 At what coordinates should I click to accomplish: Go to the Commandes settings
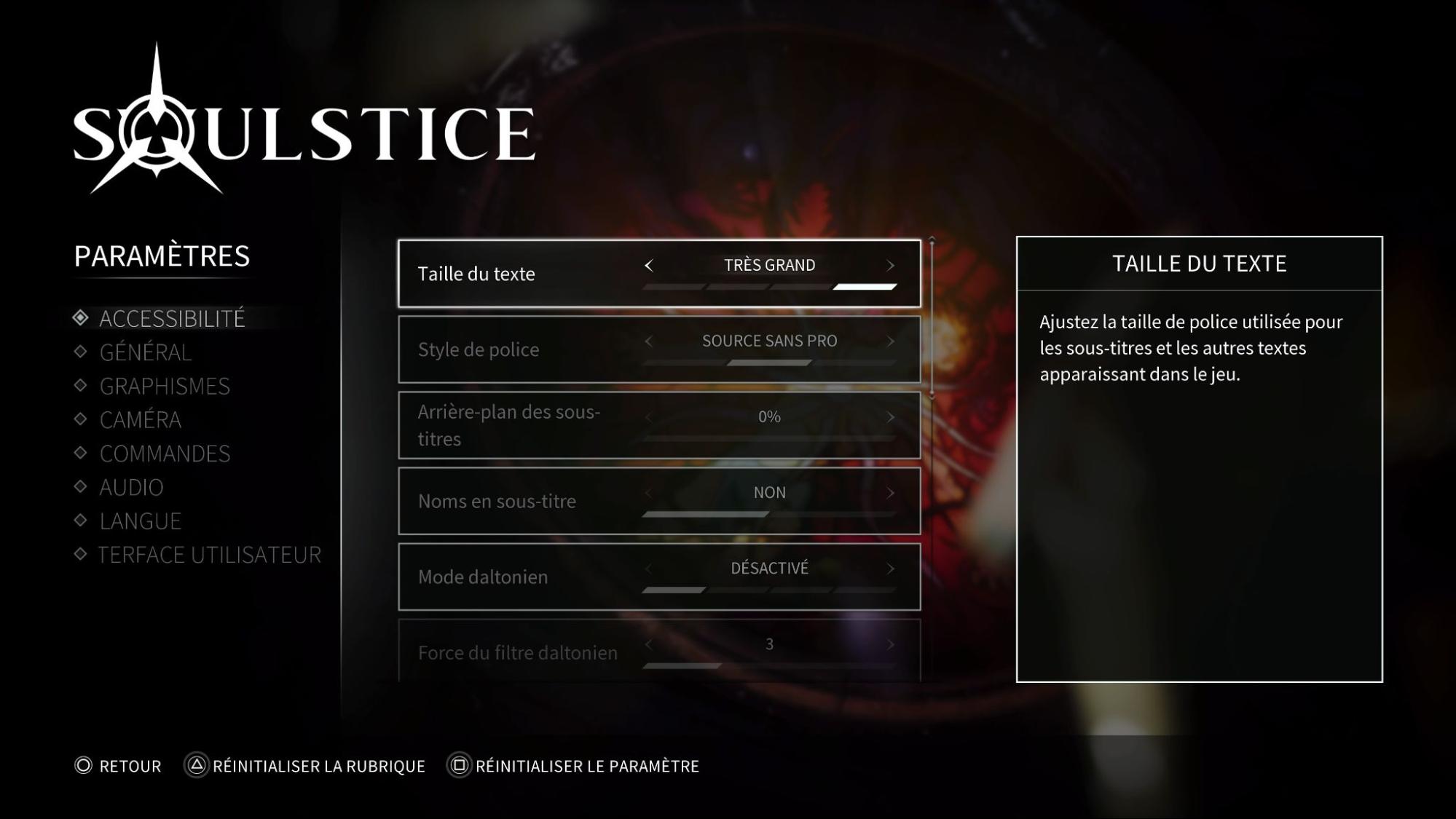pyautogui.click(x=165, y=454)
